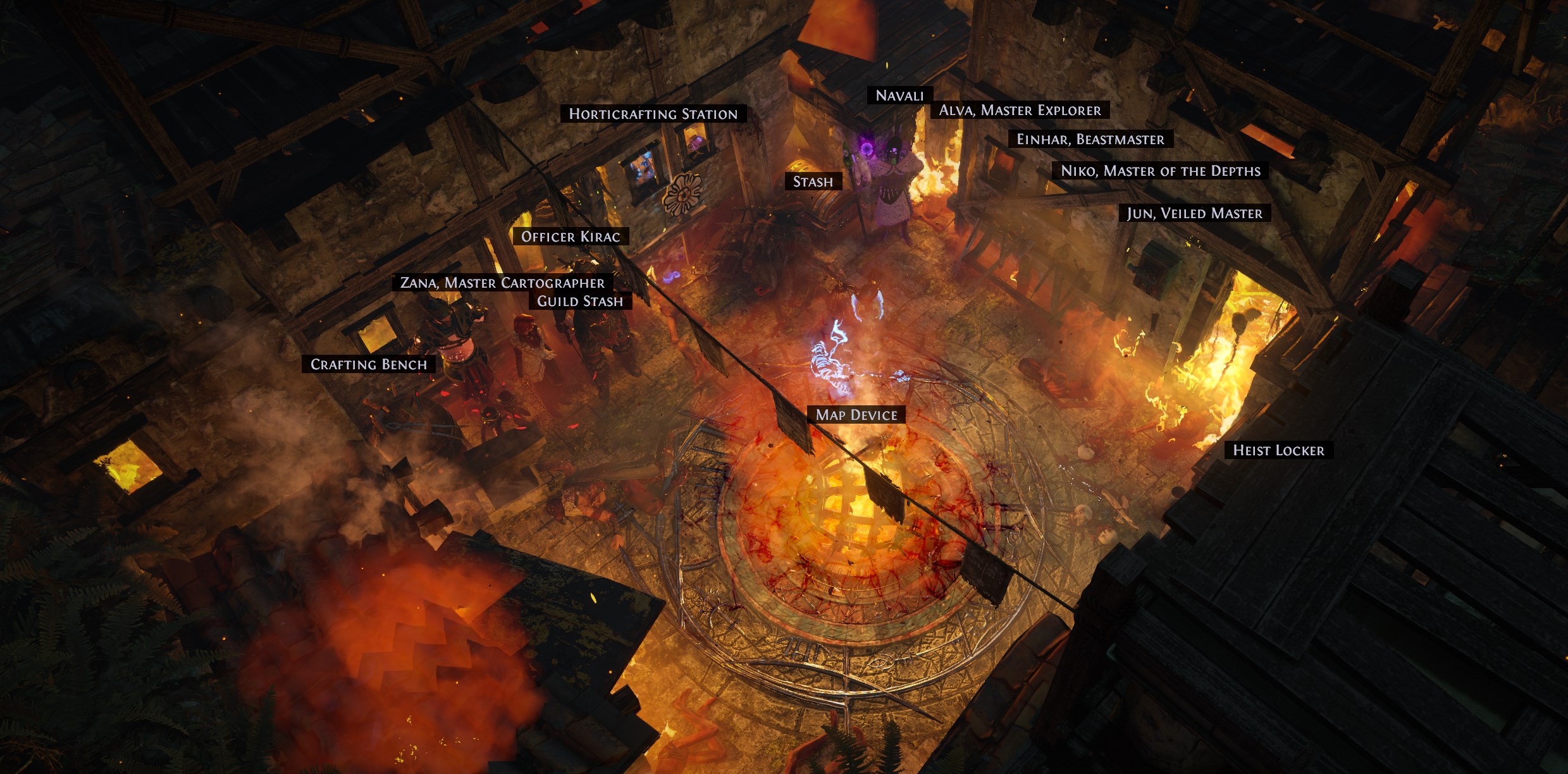The image size is (1568, 774).
Task: Select the Jun, Veiled Master label
Action: click(x=1194, y=213)
